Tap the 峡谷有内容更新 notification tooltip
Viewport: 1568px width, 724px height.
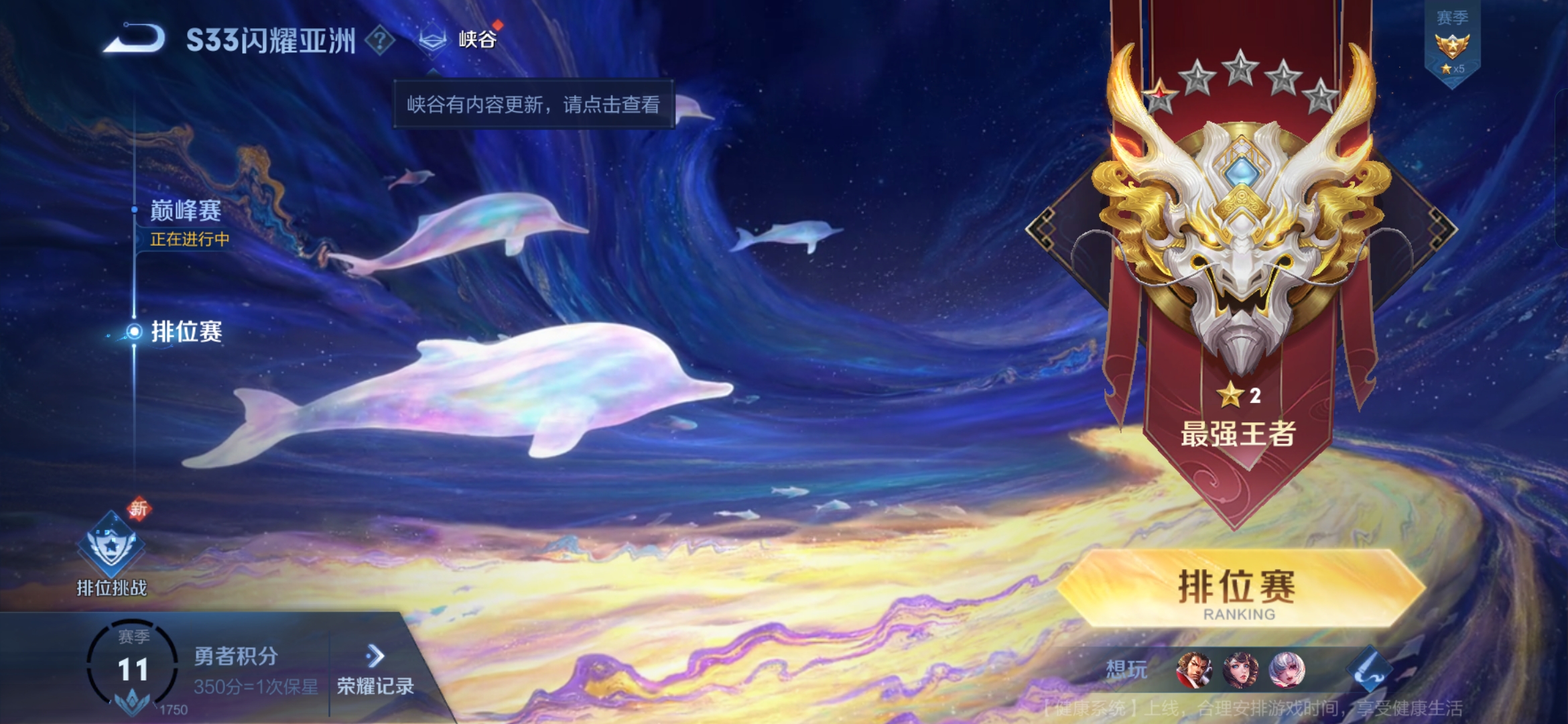(x=533, y=105)
